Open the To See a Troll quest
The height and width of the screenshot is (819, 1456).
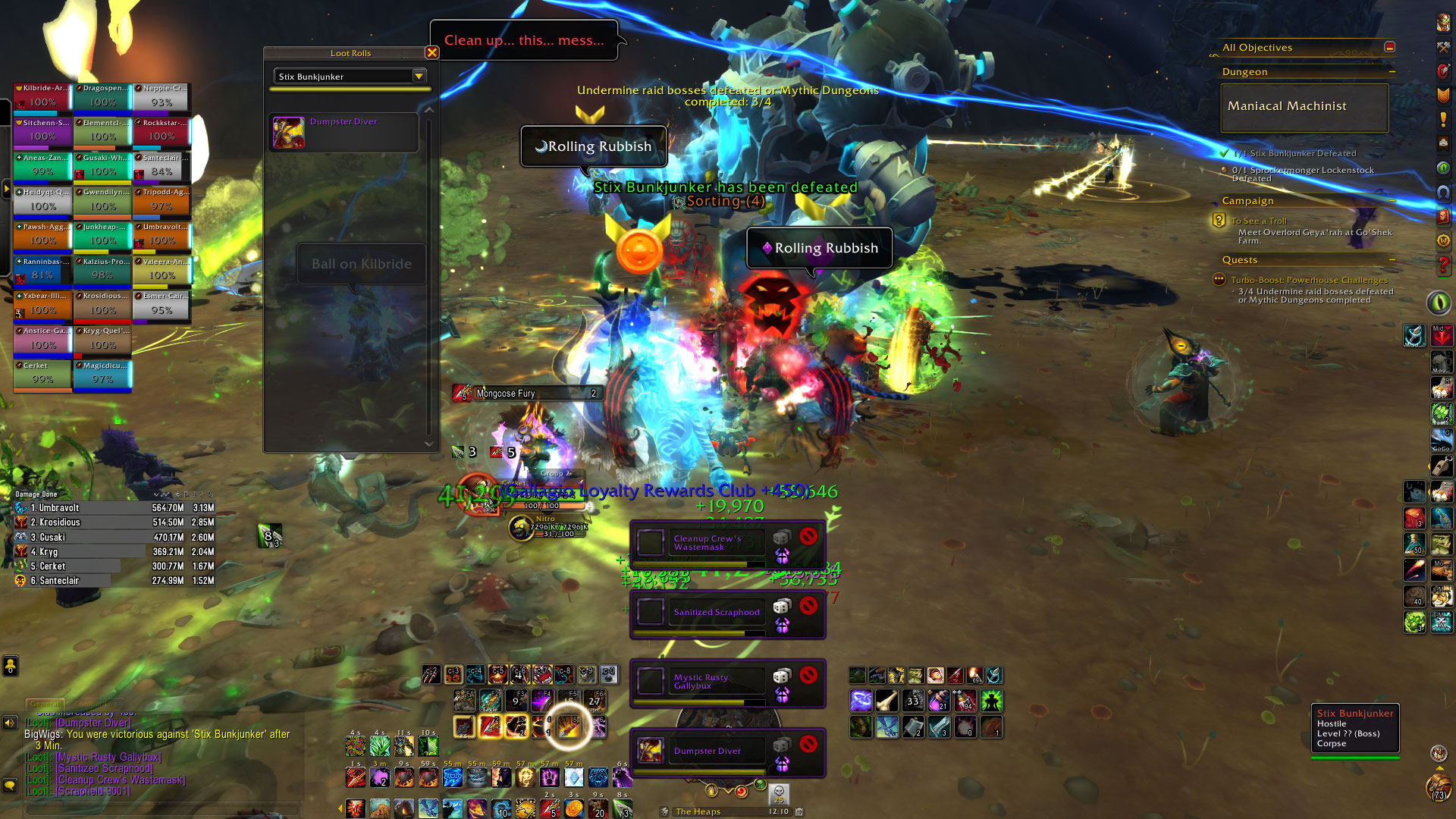click(1259, 221)
